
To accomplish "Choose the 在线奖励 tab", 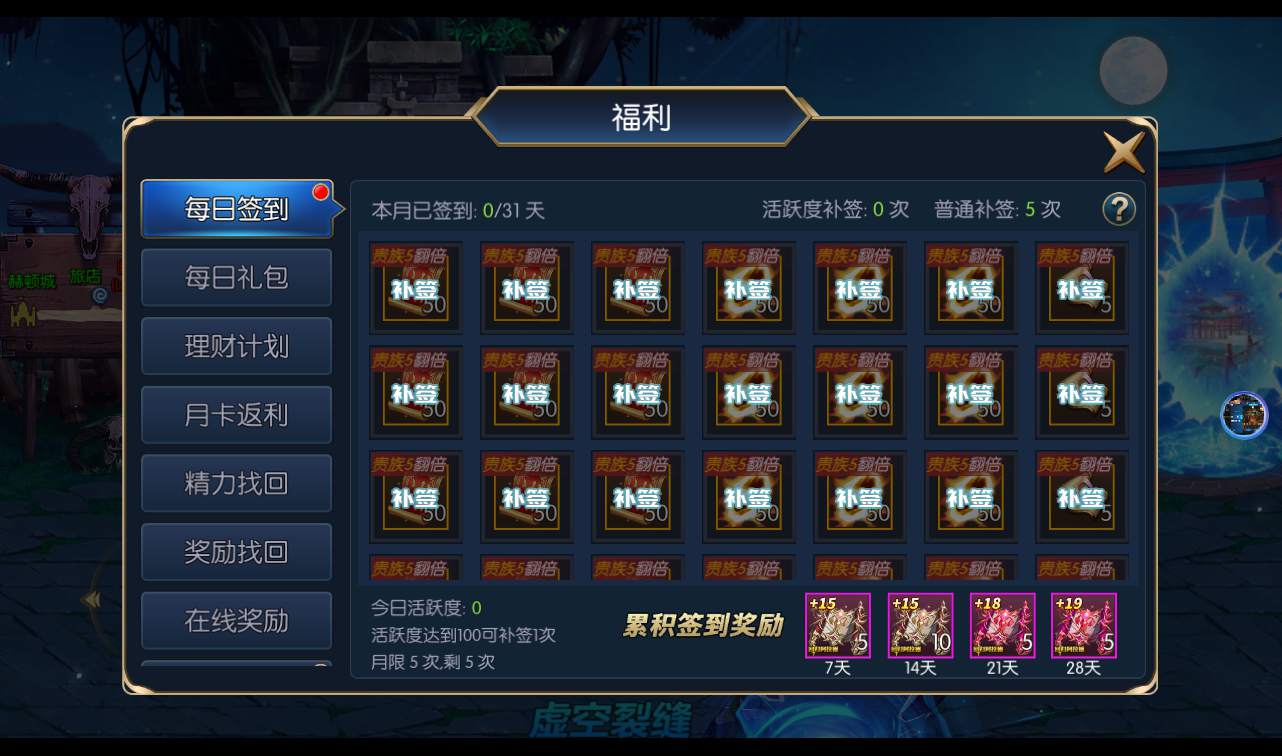I will pyautogui.click(x=237, y=620).
